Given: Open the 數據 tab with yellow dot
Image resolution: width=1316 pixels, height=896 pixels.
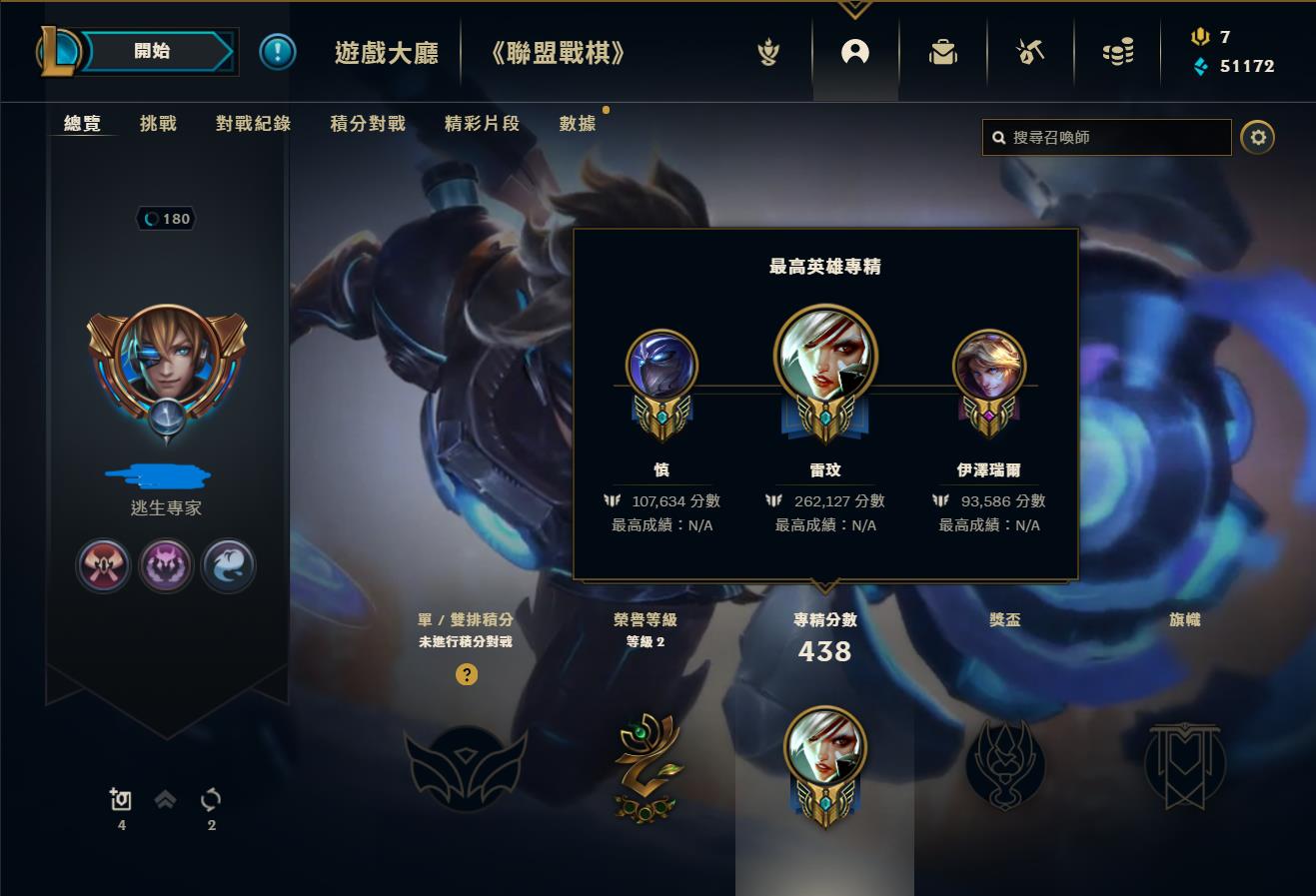Looking at the screenshot, I should pyautogui.click(x=577, y=123).
